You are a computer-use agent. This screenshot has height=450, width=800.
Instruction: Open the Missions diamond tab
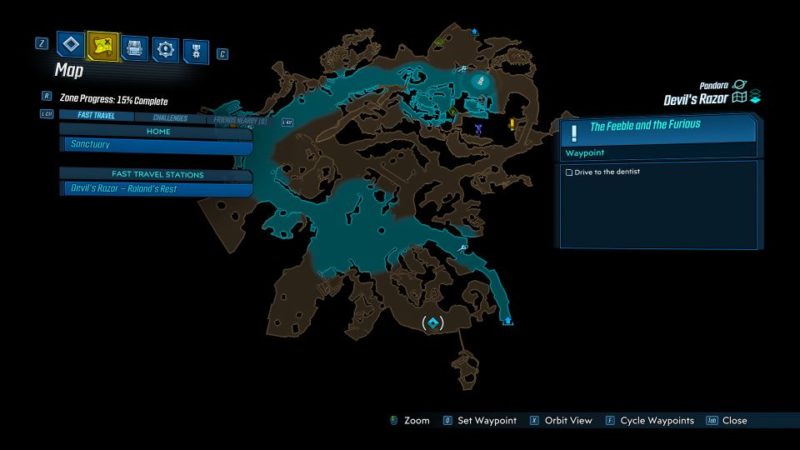pyautogui.click(x=69, y=44)
